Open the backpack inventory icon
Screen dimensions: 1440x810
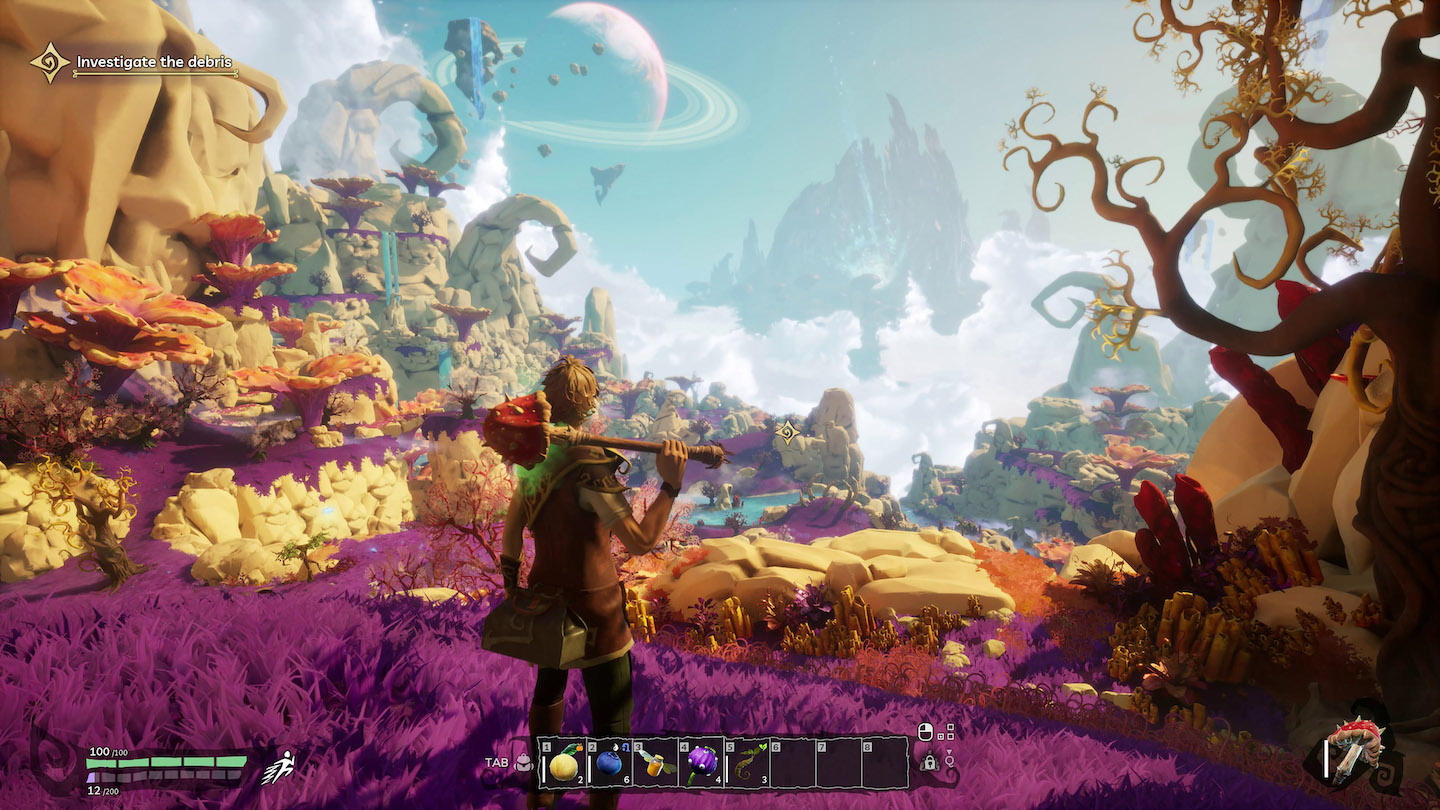523,763
